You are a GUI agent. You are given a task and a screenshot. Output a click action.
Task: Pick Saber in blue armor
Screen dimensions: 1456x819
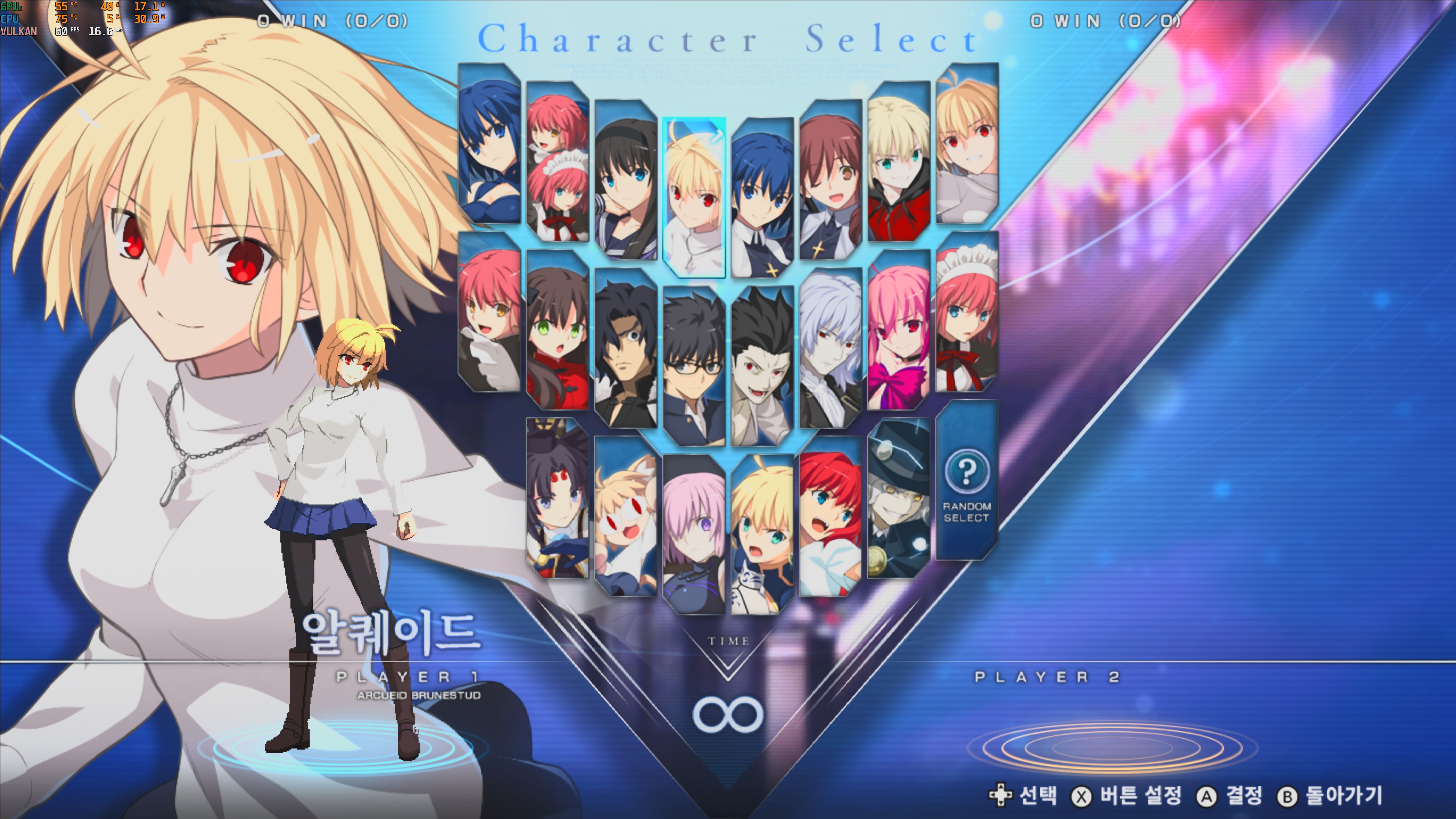762,535
